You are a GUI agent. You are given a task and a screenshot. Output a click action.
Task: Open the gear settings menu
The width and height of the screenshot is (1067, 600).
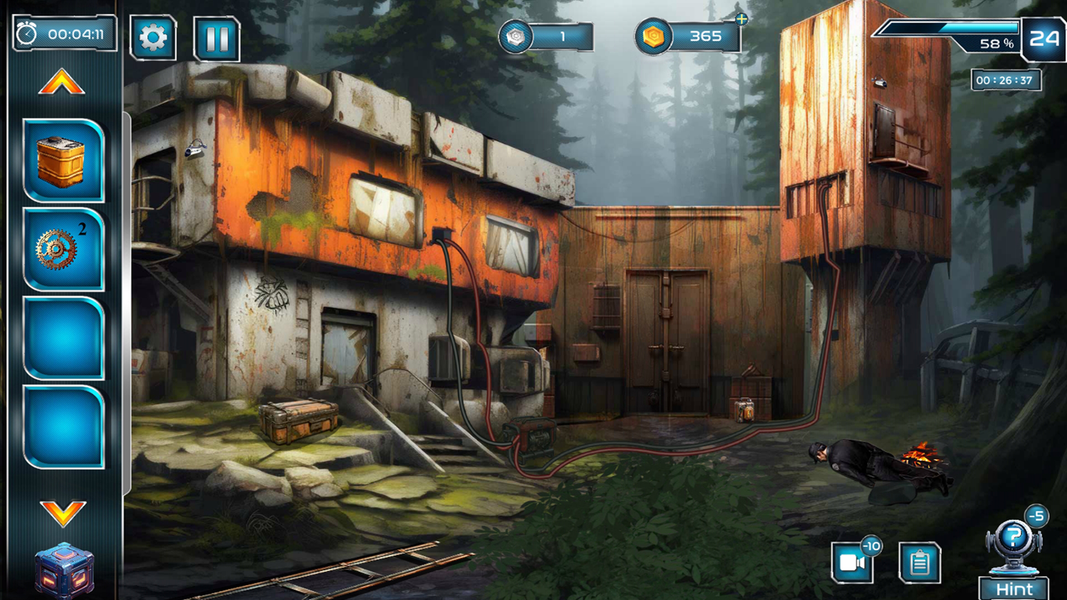[153, 39]
